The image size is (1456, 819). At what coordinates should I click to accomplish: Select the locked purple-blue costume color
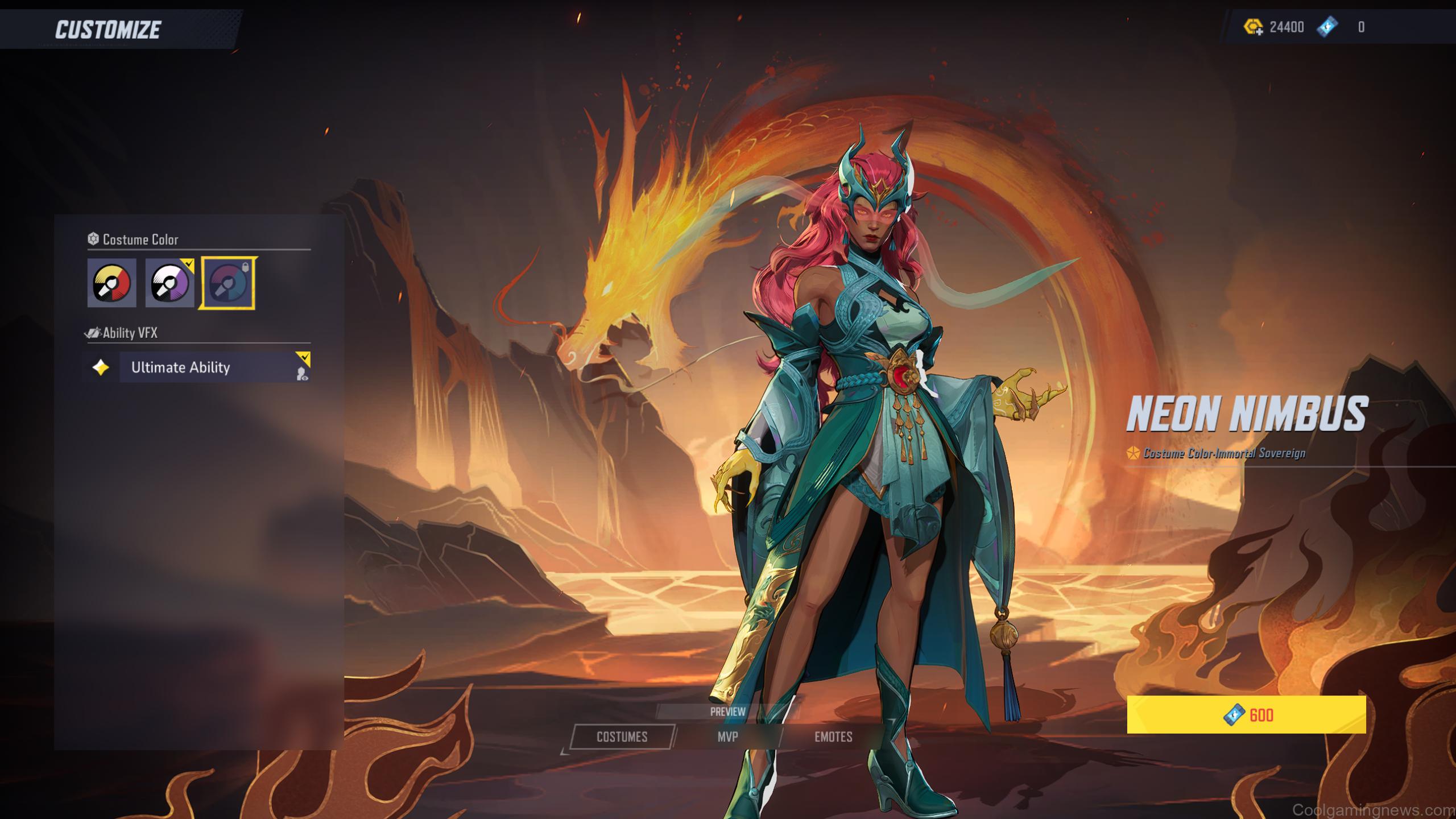click(x=227, y=283)
